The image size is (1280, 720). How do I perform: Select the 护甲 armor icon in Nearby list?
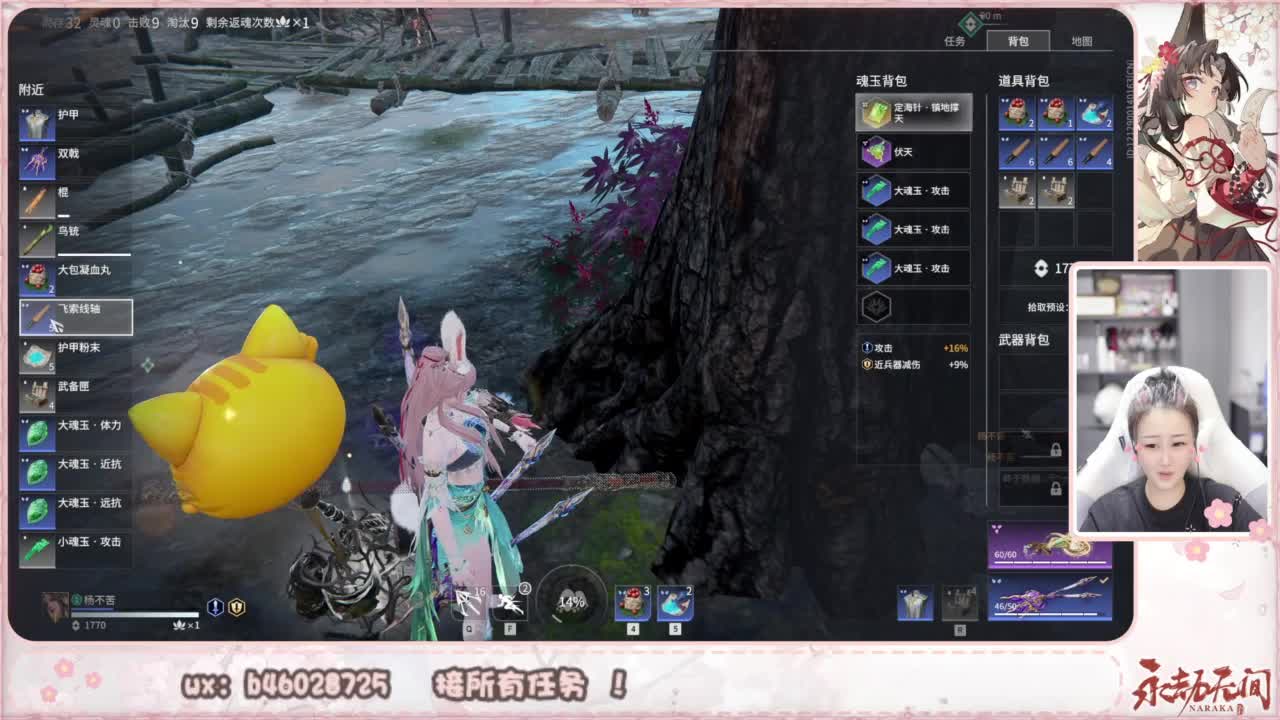pos(60,123)
